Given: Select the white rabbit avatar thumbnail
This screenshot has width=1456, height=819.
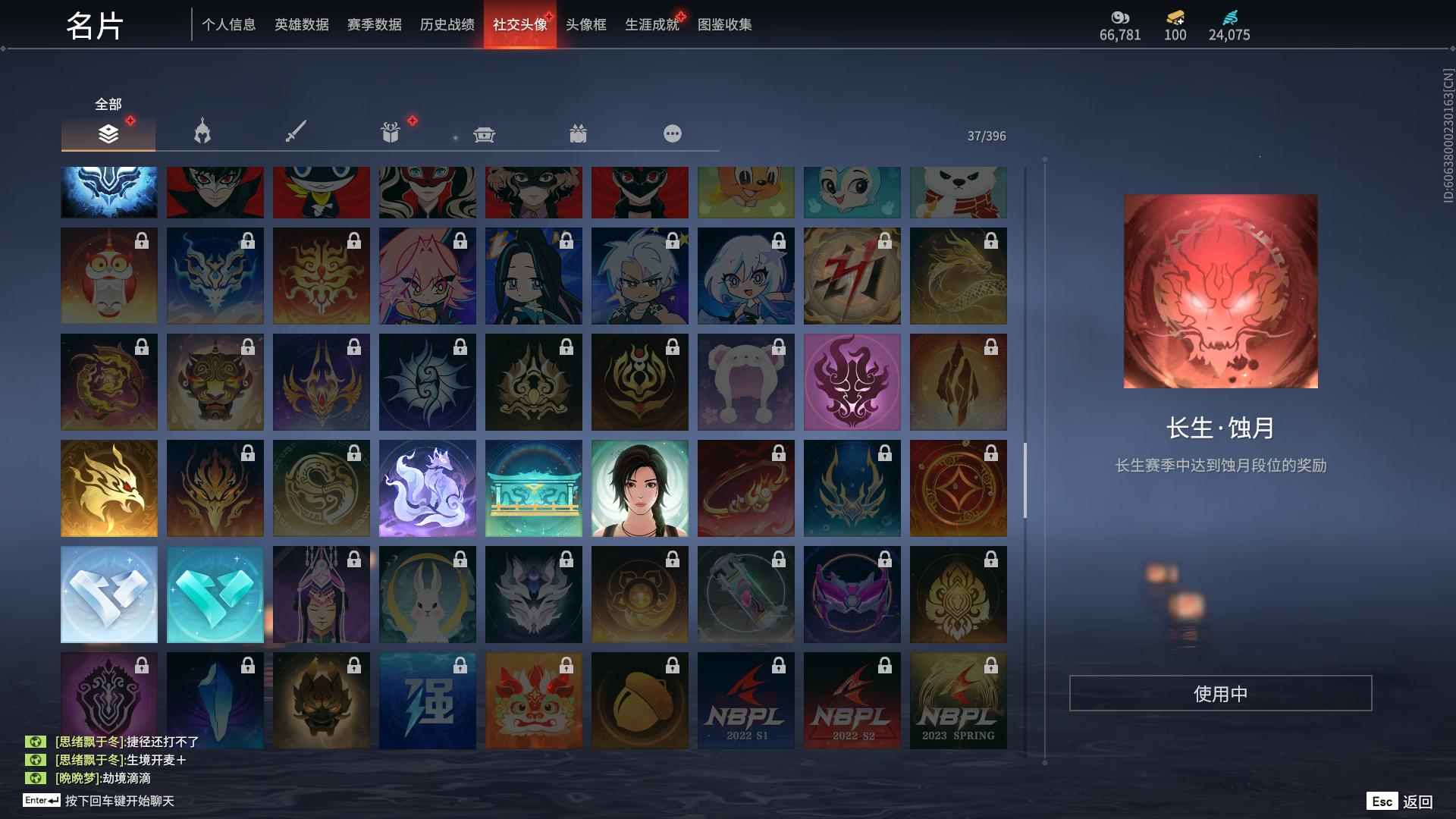Looking at the screenshot, I should [427, 594].
